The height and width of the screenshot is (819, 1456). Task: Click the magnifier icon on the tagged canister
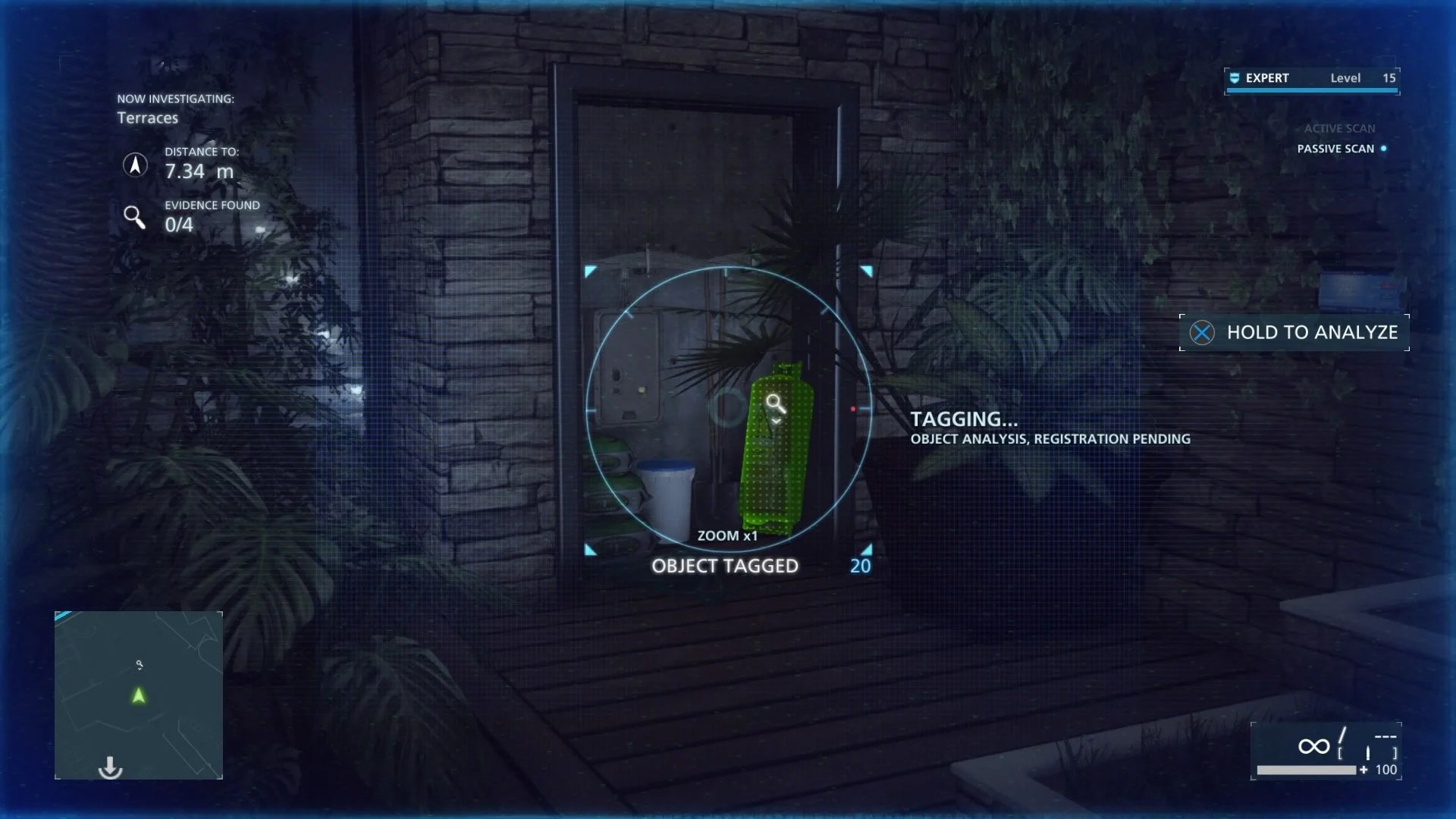click(775, 403)
